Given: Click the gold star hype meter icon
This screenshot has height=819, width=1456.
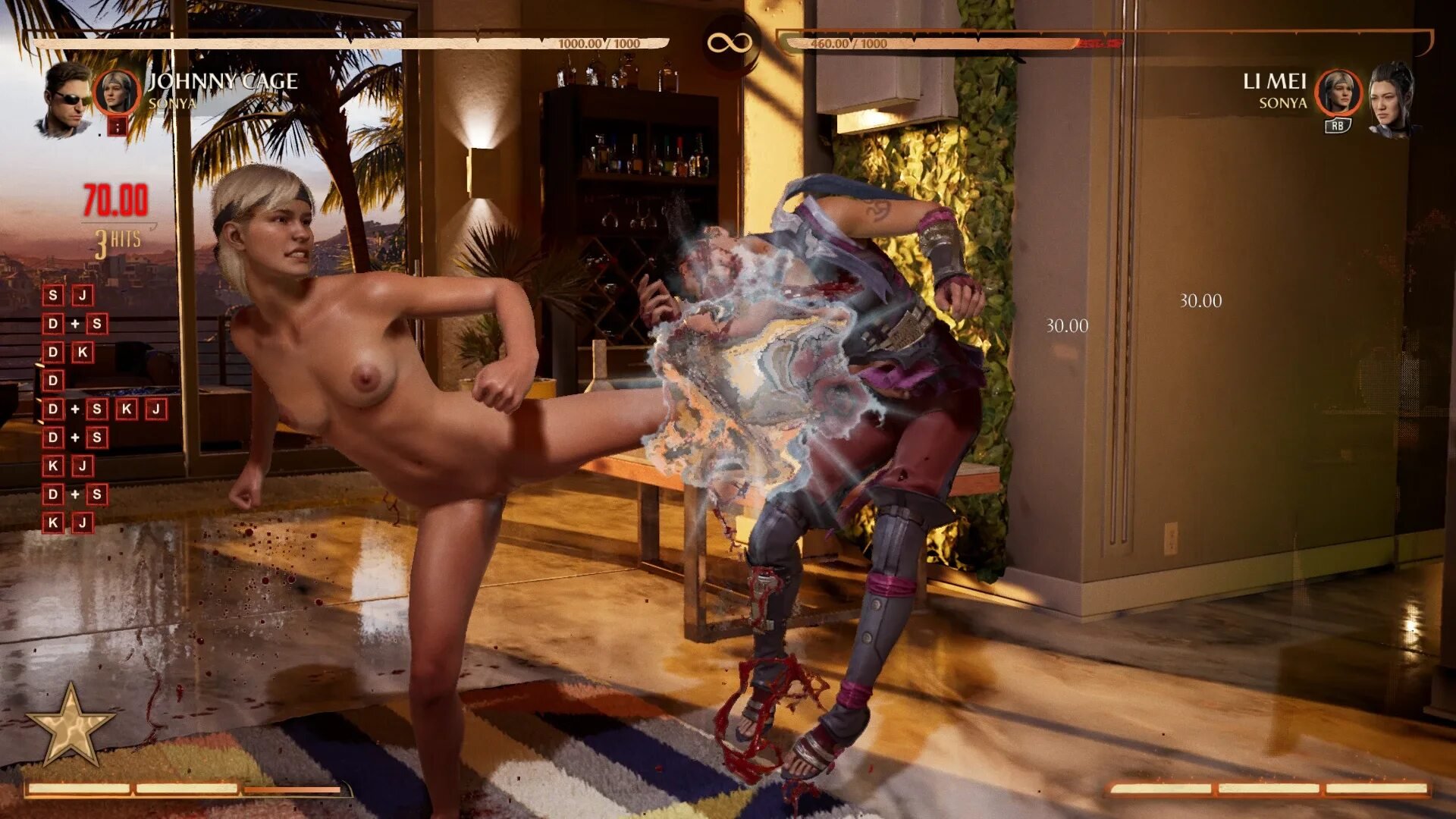Looking at the screenshot, I should (x=71, y=726).
